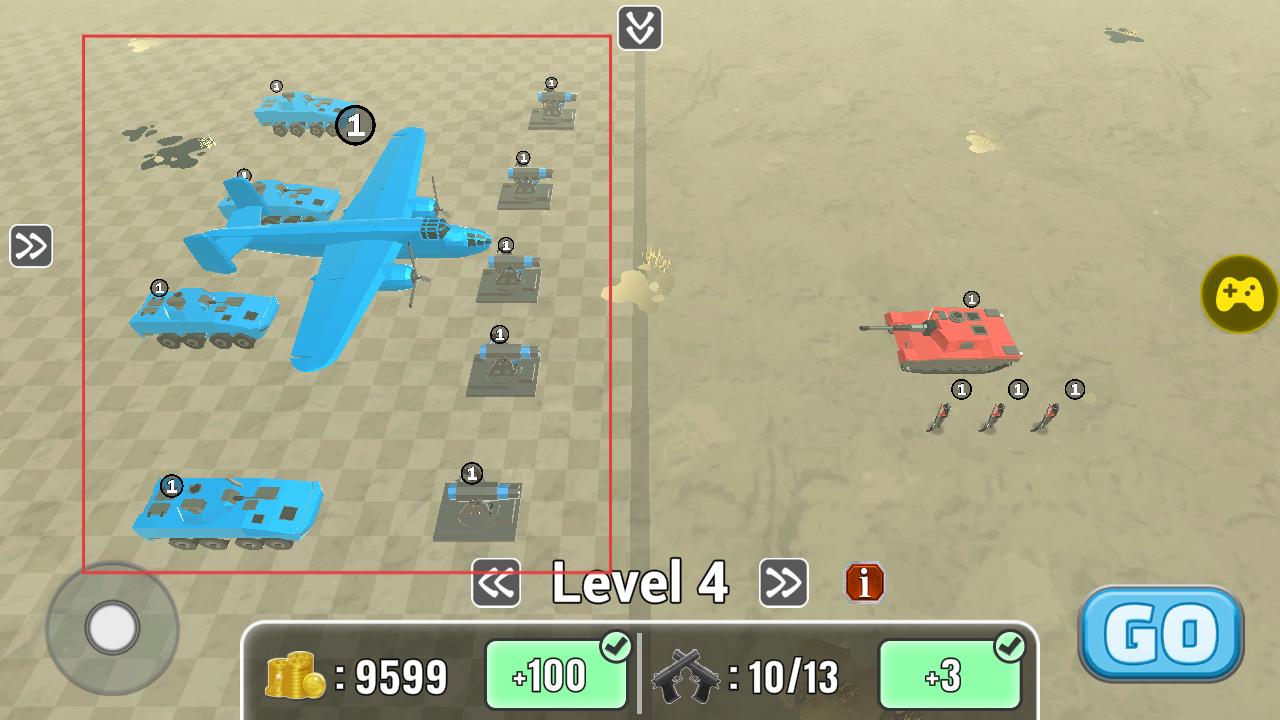
Task: Expand the left side arrow panel
Action: pyautogui.click(x=31, y=246)
